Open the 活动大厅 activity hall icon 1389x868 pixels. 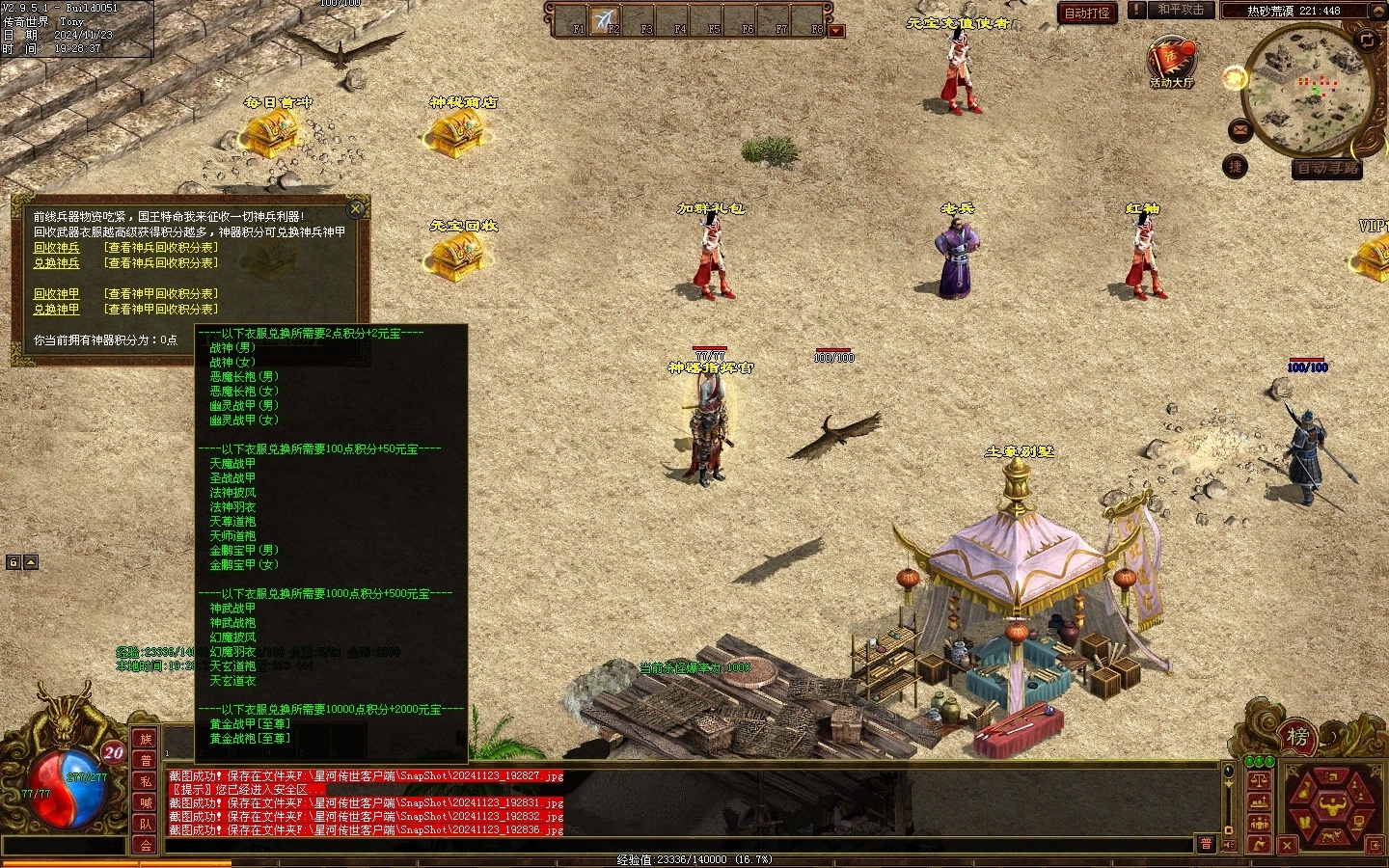pos(1172,60)
